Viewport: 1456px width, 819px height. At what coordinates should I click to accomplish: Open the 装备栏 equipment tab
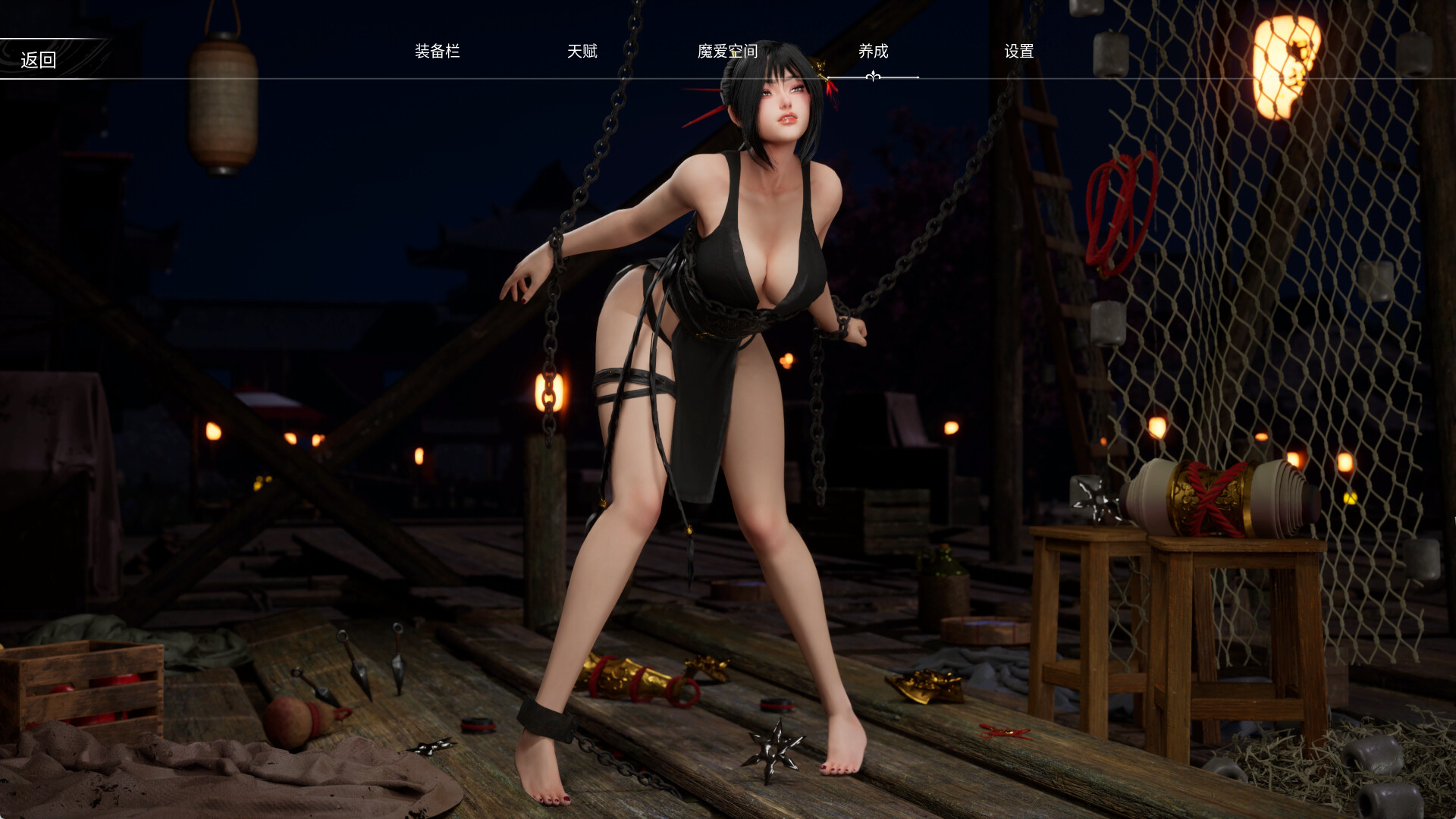click(x=438, y=52)
